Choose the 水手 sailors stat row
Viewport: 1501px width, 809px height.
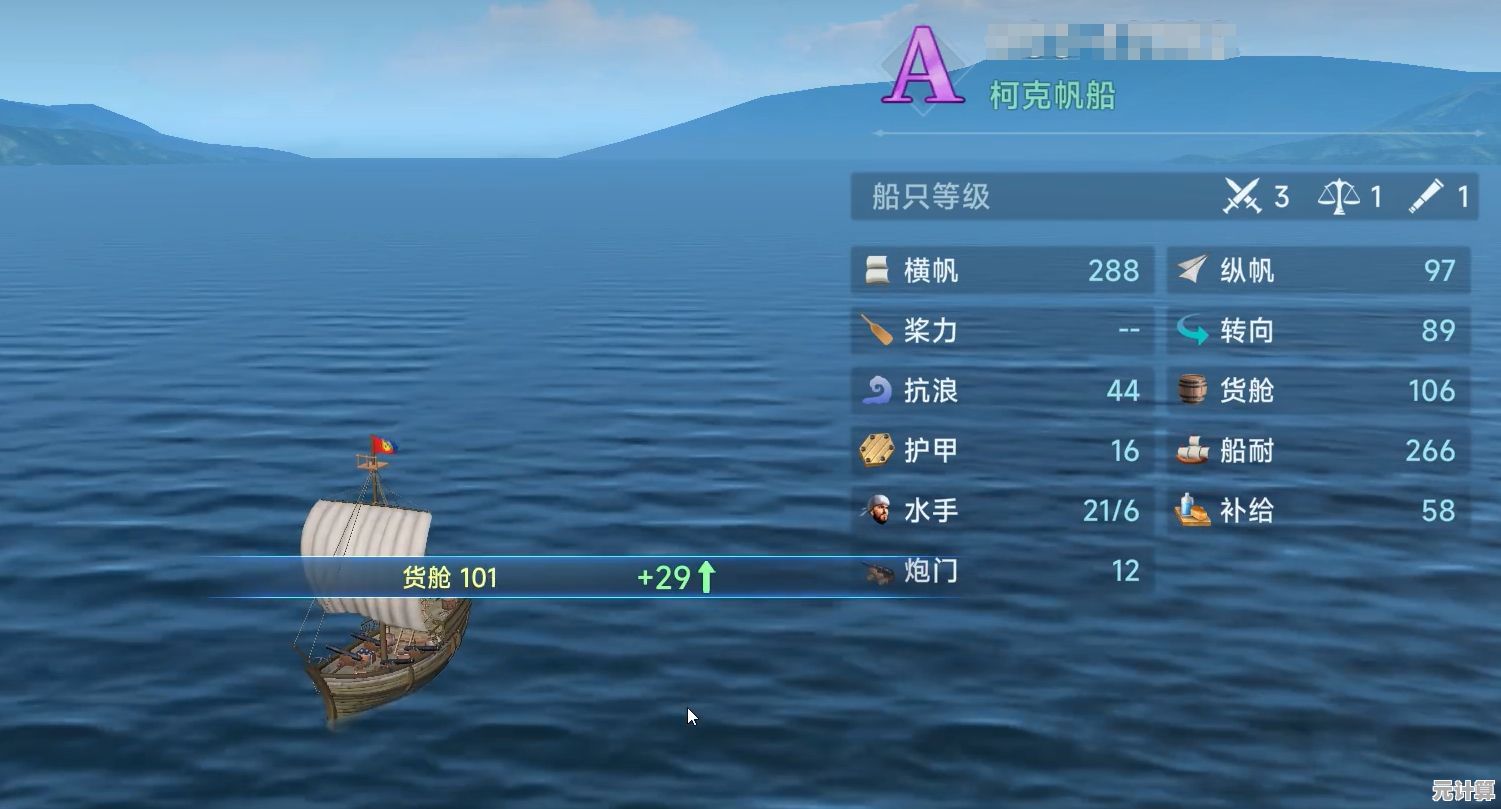tap(1002, 511)
